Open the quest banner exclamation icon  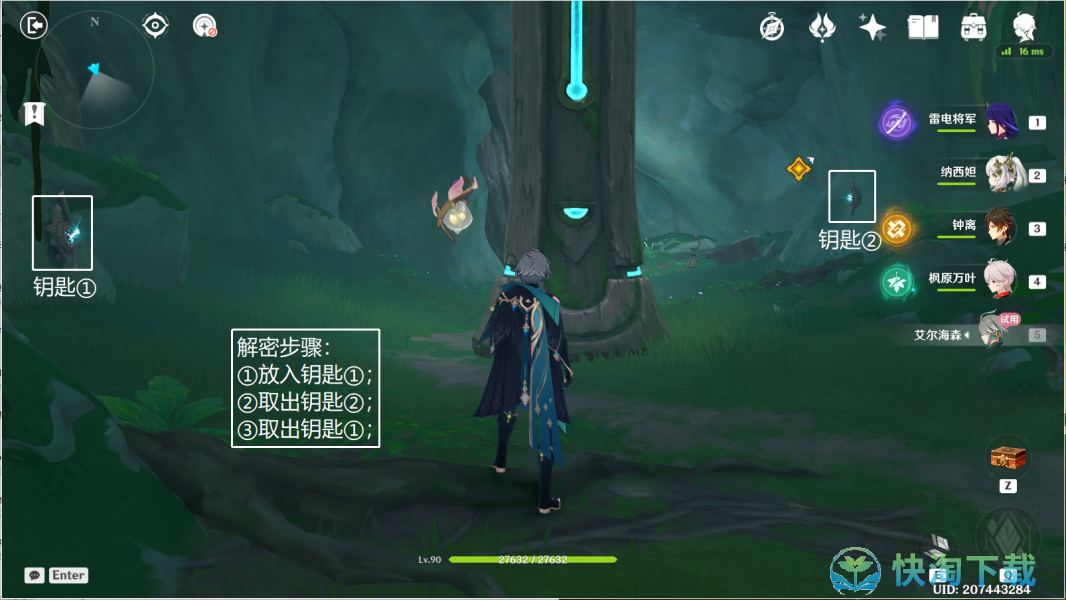[35, 113]
